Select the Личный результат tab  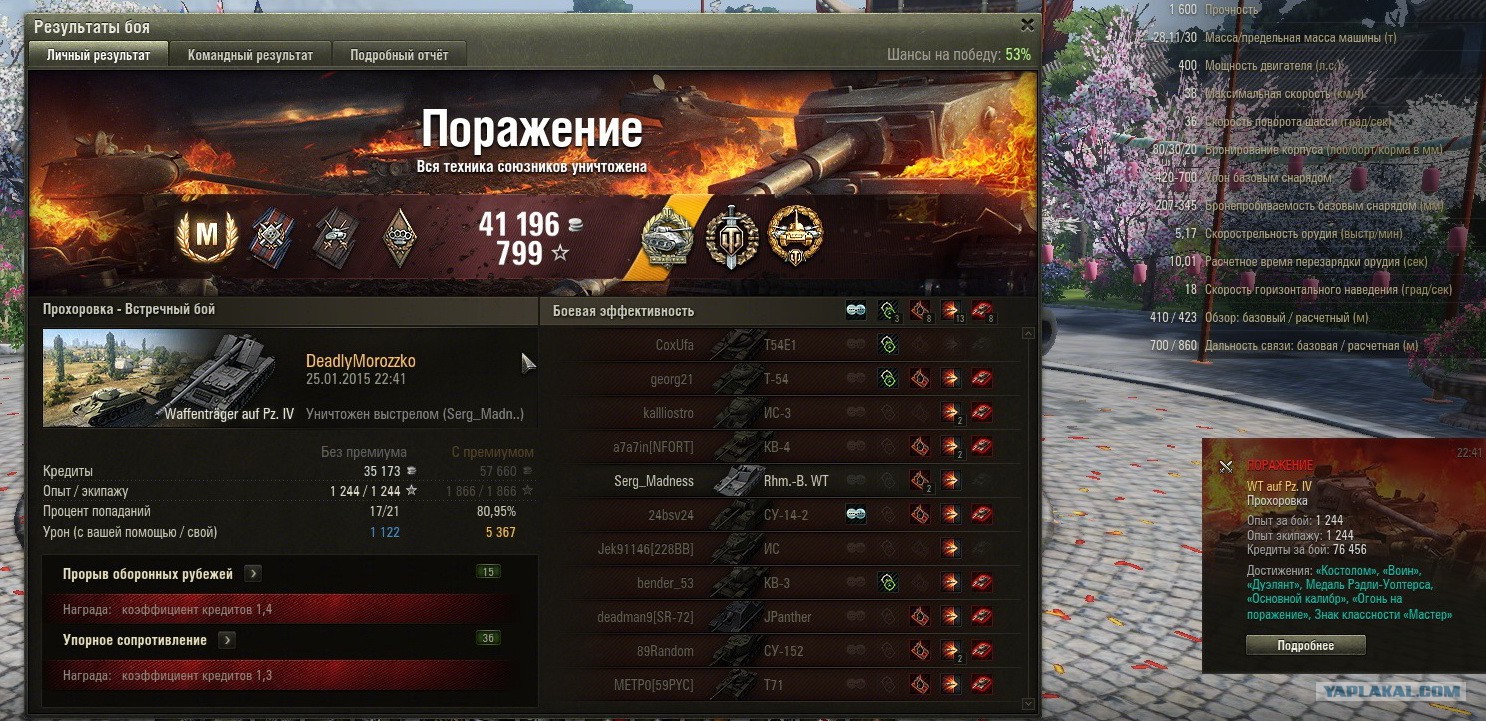pyautogui.click(x=98, y=55)
